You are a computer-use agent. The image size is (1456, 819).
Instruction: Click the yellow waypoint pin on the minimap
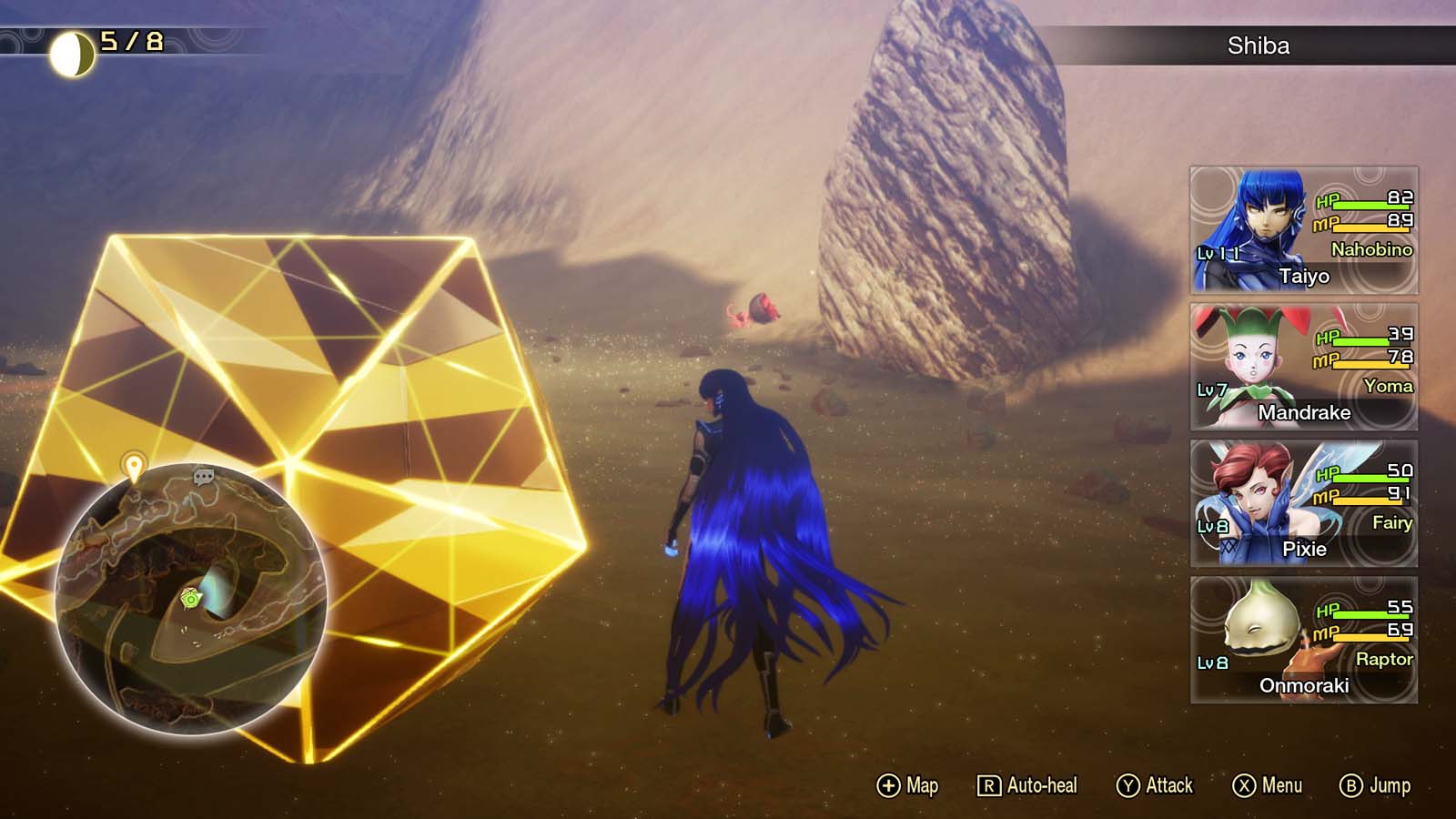click(135, 466)
